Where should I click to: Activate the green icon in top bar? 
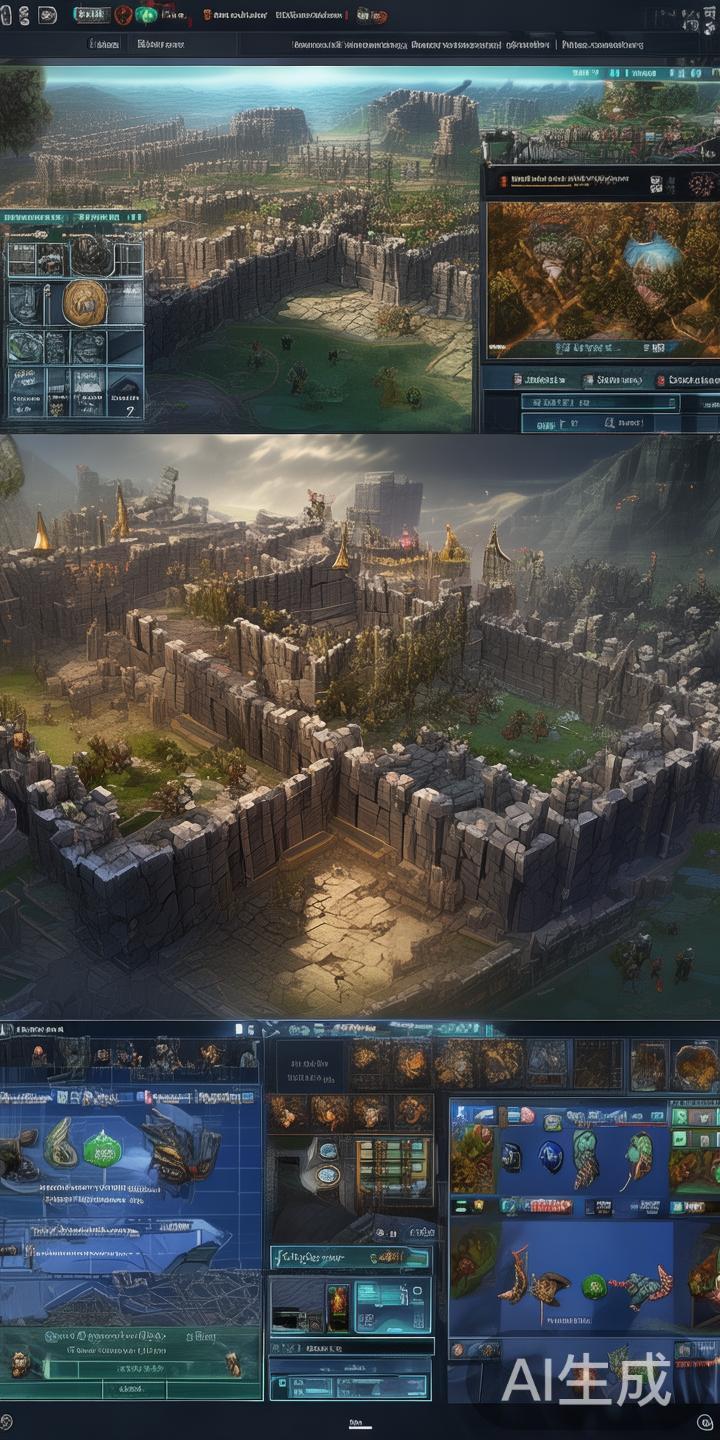146,15
